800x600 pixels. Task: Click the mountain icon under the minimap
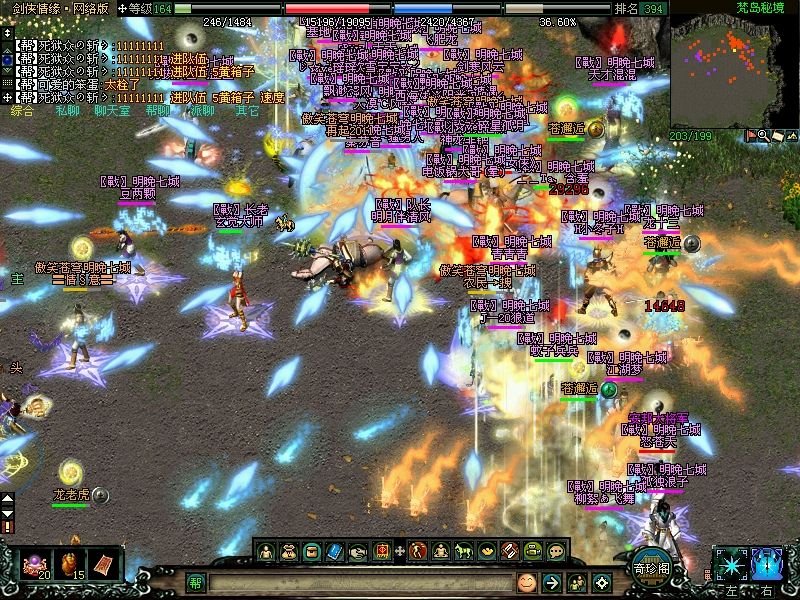(791, 136)
